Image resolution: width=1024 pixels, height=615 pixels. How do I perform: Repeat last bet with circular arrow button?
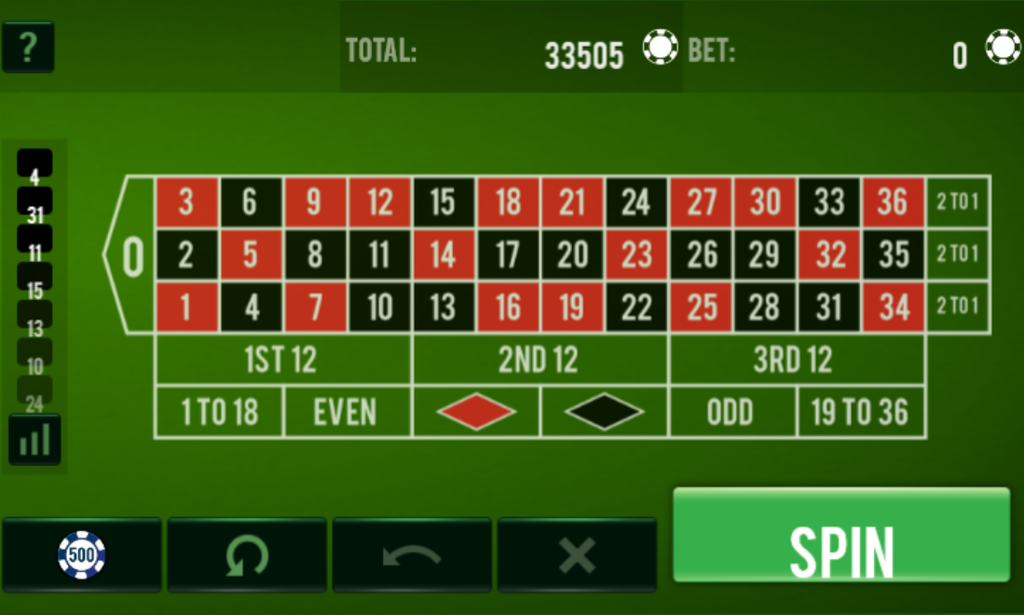pos(247,555)
